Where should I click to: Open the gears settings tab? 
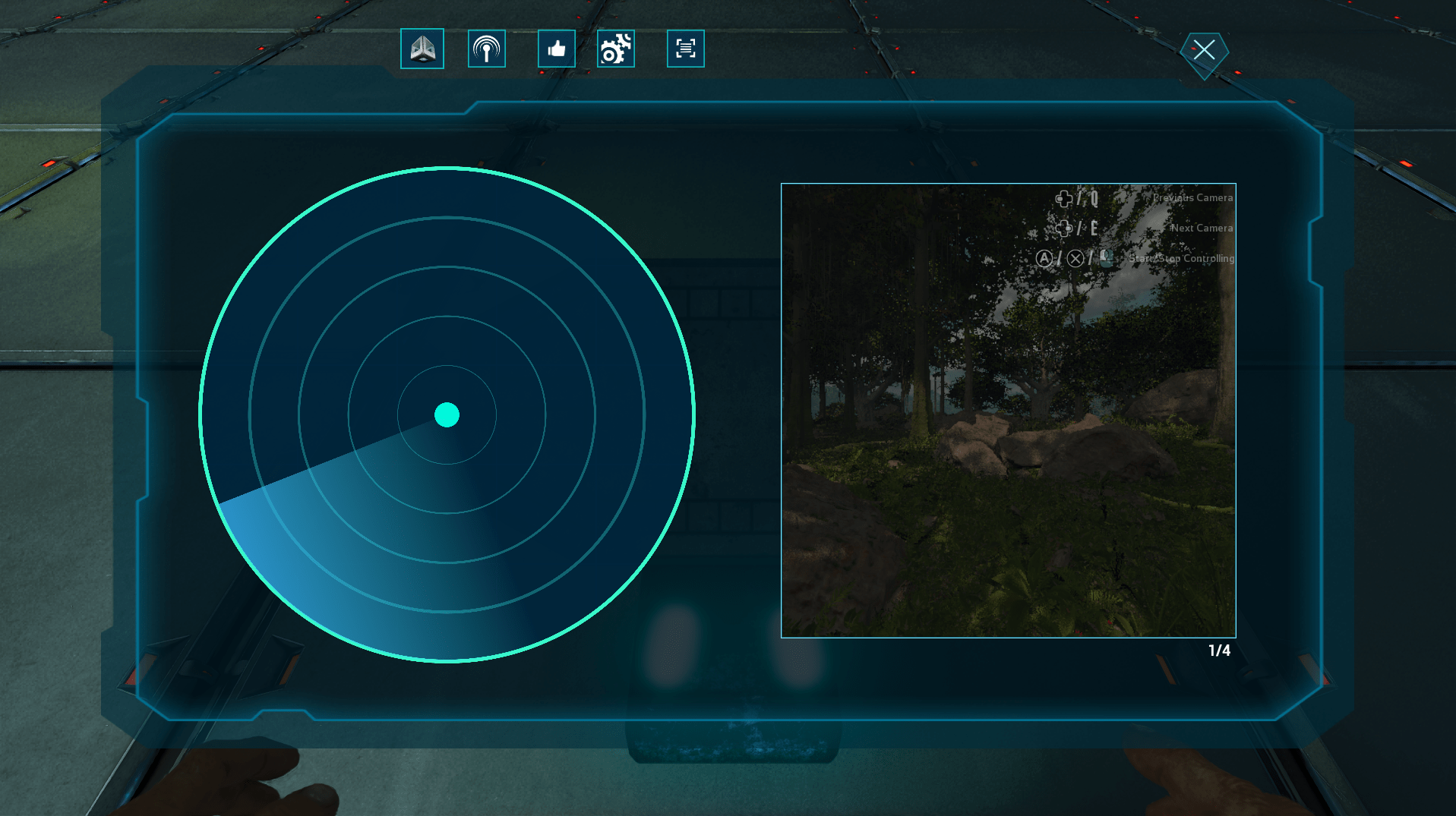(616, 49)
